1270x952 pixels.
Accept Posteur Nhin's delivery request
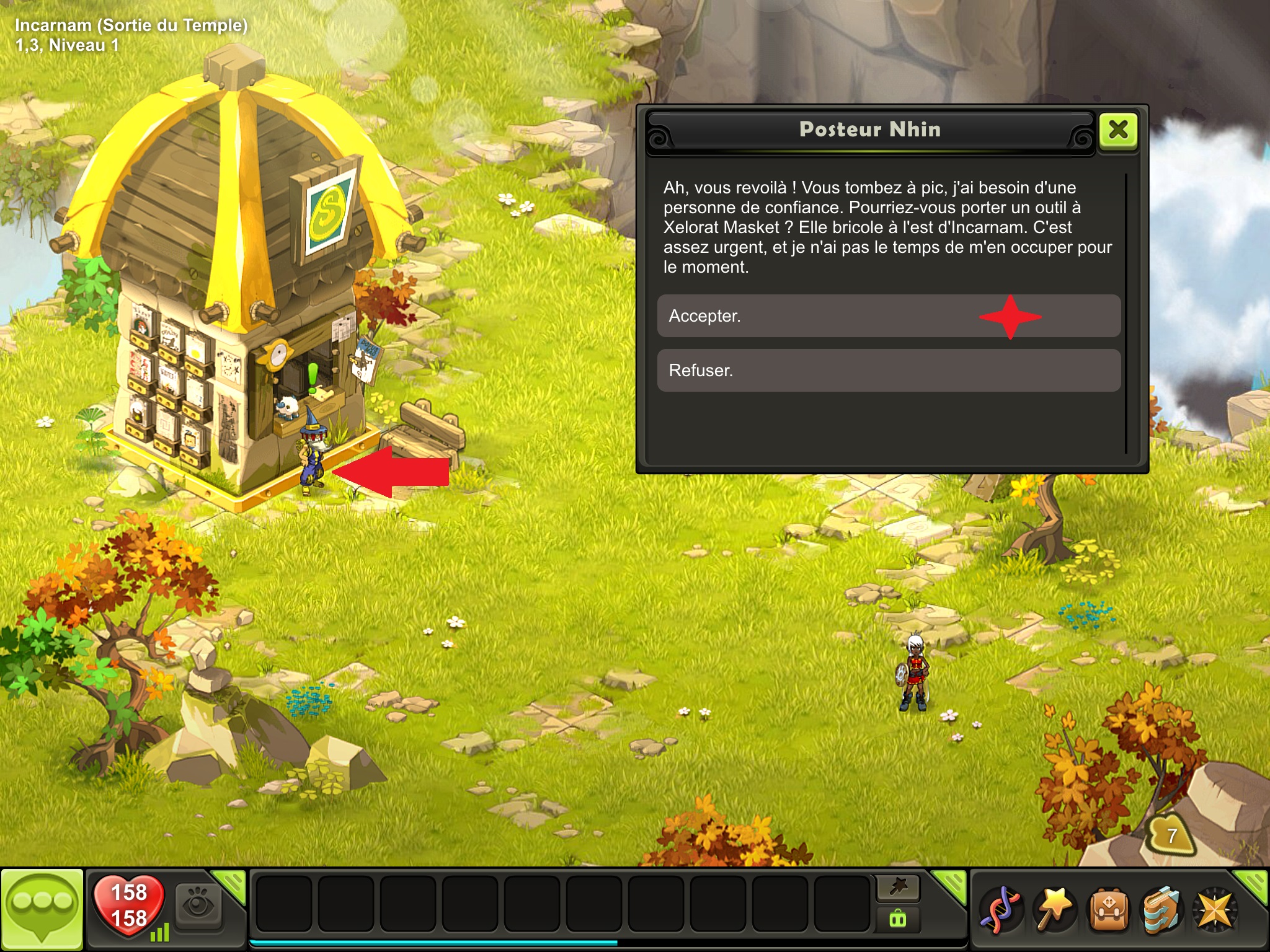pyautogui.click(x=888, y=316)
